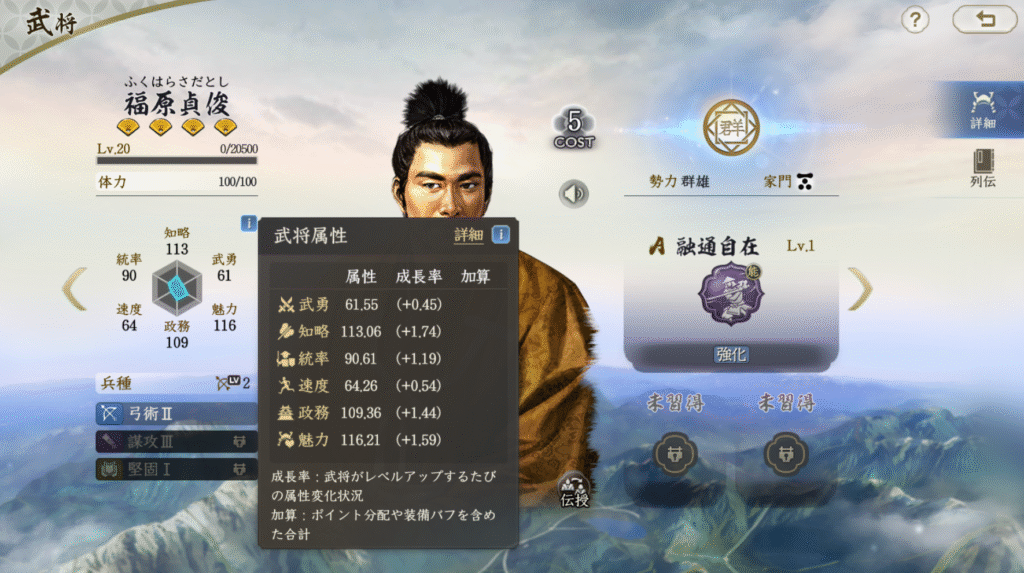
Task: Select the 弓術II troop skill row
Action: click(x=176, y=413)
